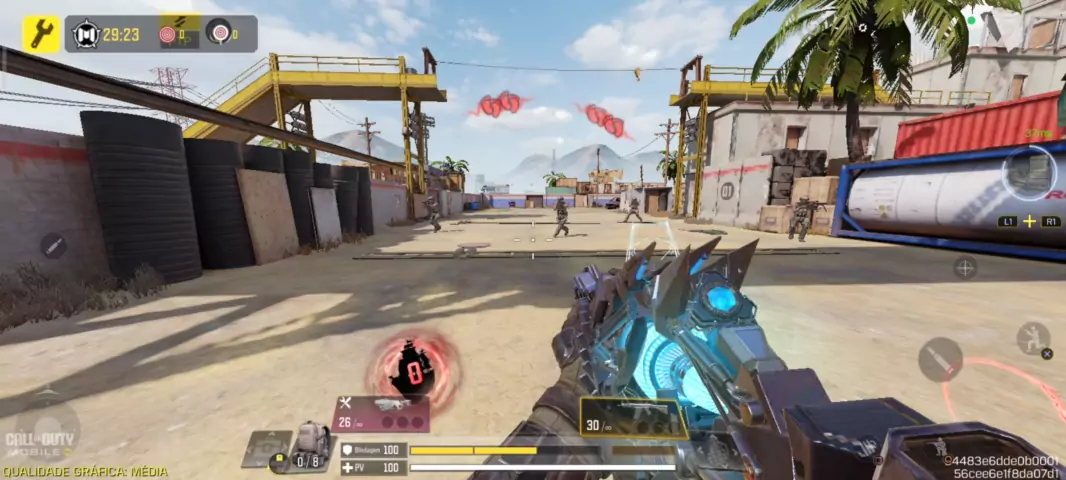Viewport: 1066px width, 480px height.
Task: Tap the aim-down-sights crosshair button
Action: click(964, 267)
